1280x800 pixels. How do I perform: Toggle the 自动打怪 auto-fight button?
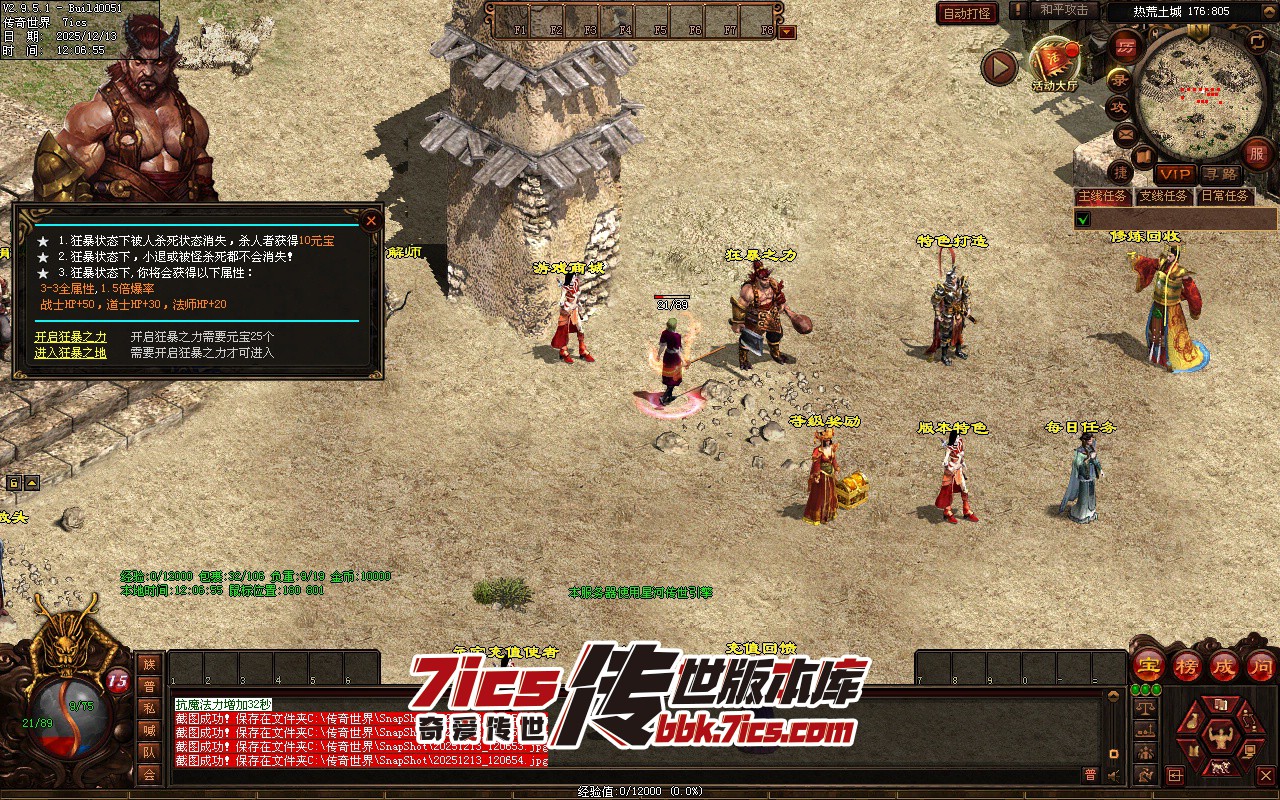(967, 13)
